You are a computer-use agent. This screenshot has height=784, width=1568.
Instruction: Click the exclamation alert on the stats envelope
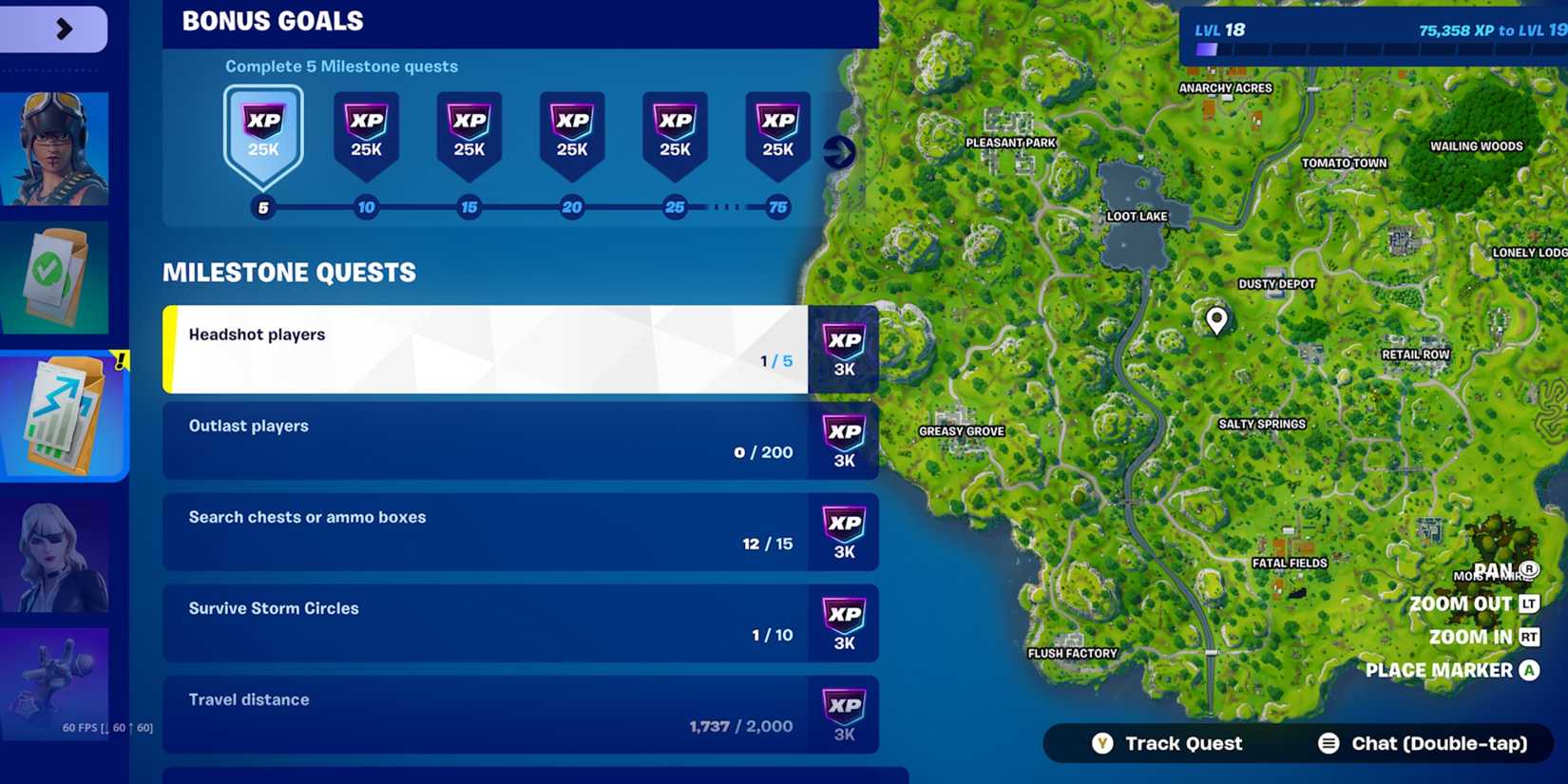(x=120, y=359)
